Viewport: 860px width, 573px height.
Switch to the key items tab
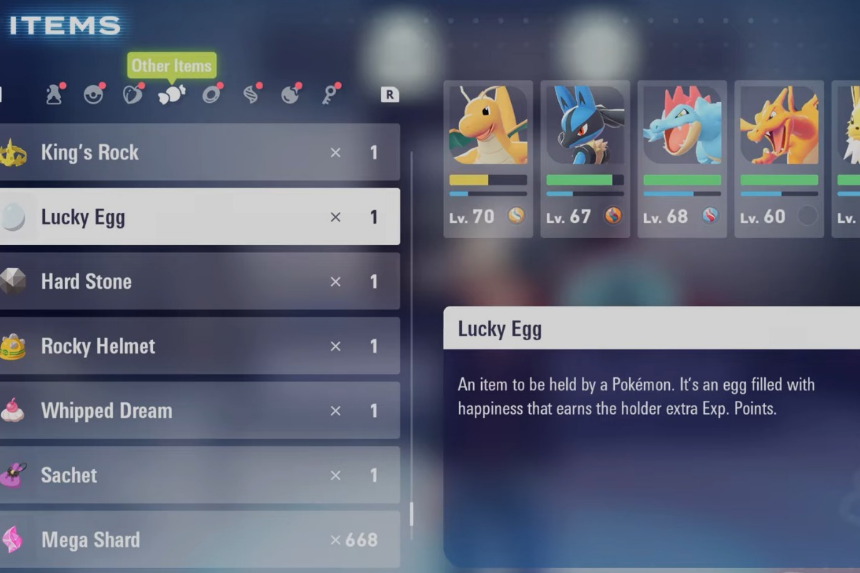pos(330,95)
